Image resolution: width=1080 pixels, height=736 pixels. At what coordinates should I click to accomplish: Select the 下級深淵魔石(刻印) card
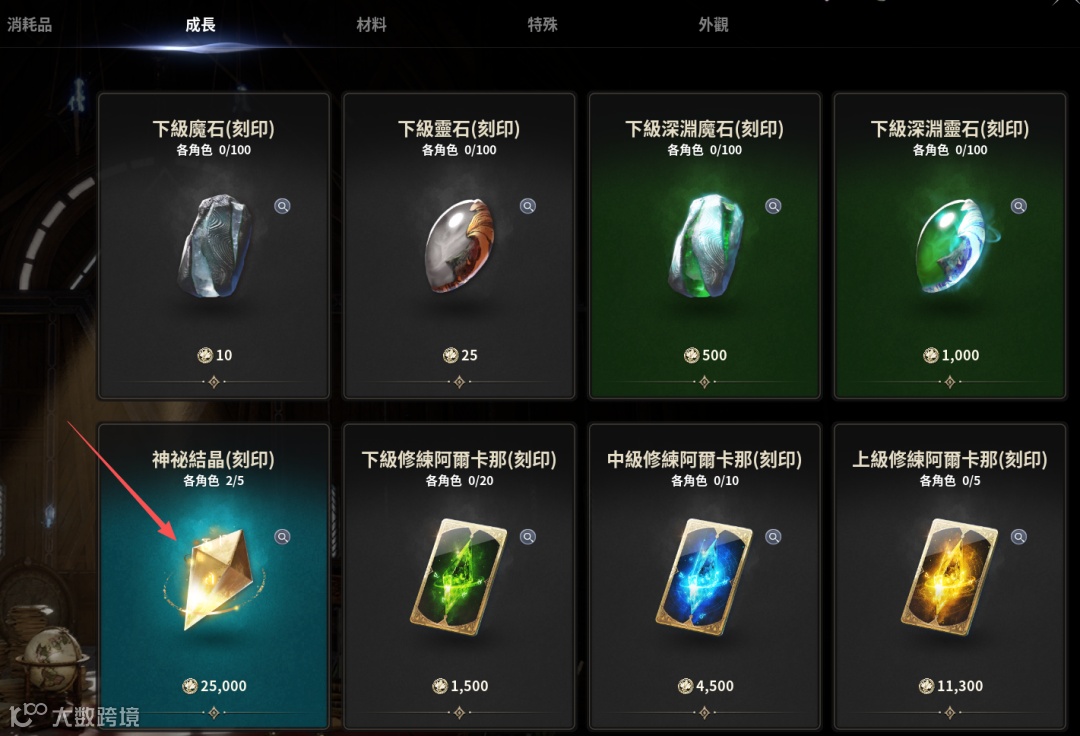click(704, 245)
